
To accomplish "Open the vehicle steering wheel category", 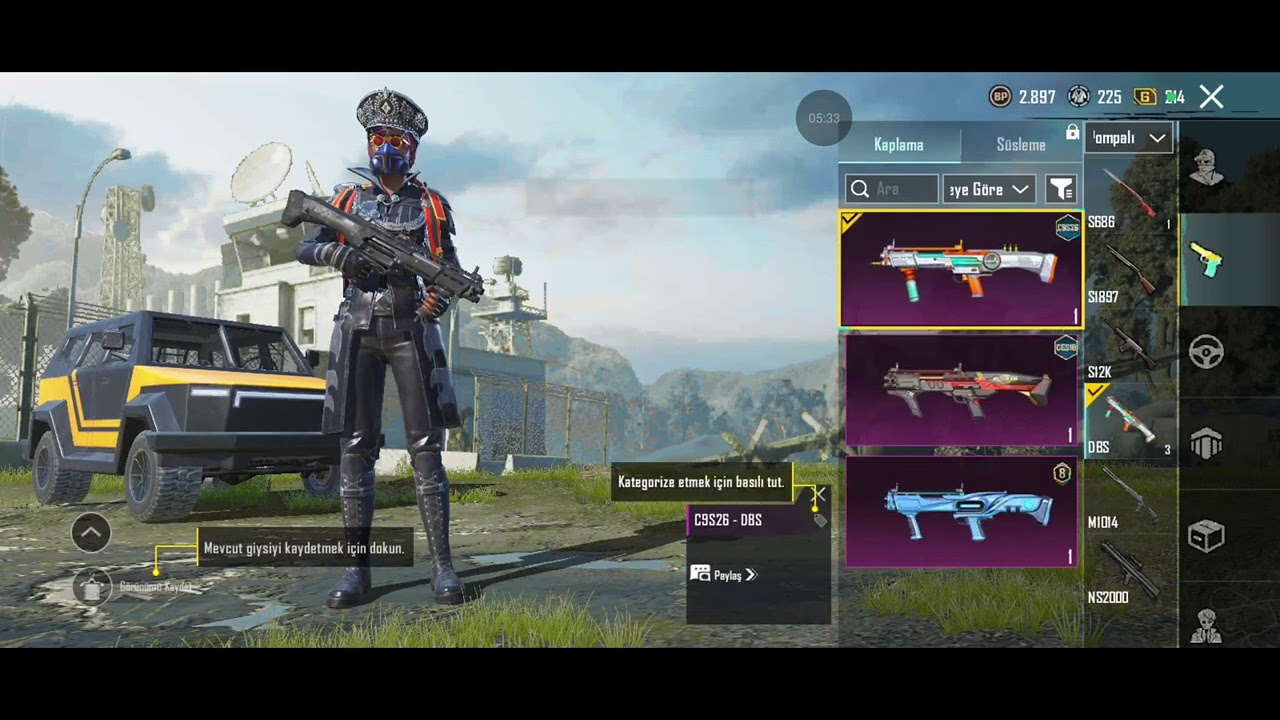I will coord(1206,352).
